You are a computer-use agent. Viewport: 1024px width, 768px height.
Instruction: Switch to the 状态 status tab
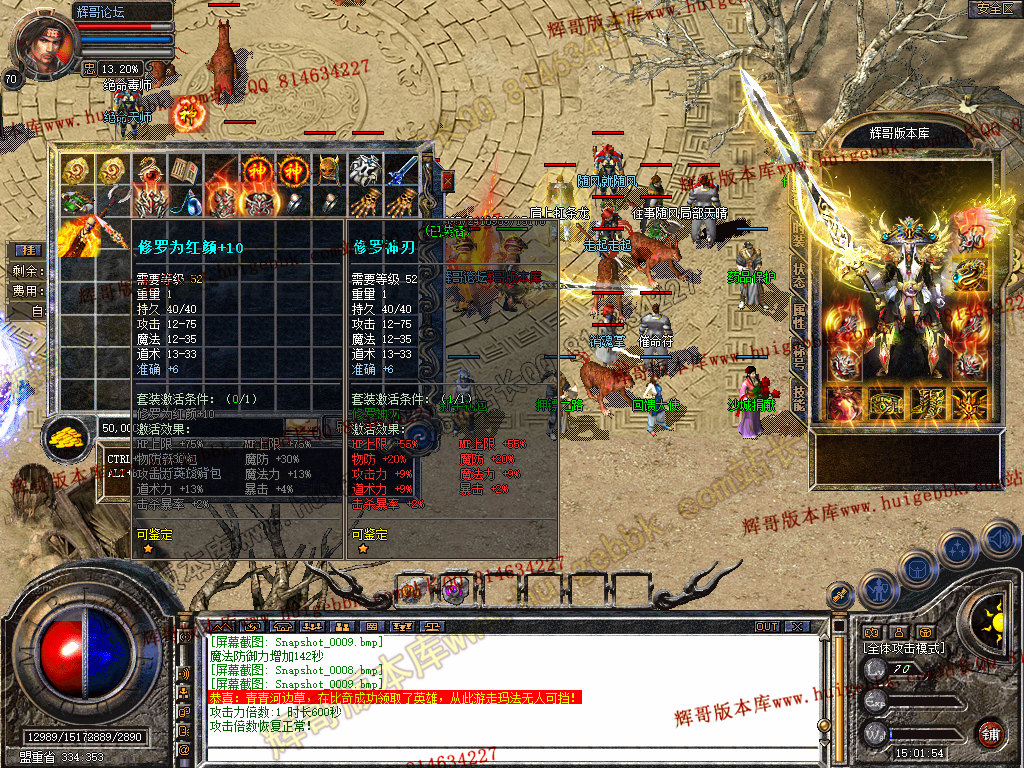pos(799,277)
